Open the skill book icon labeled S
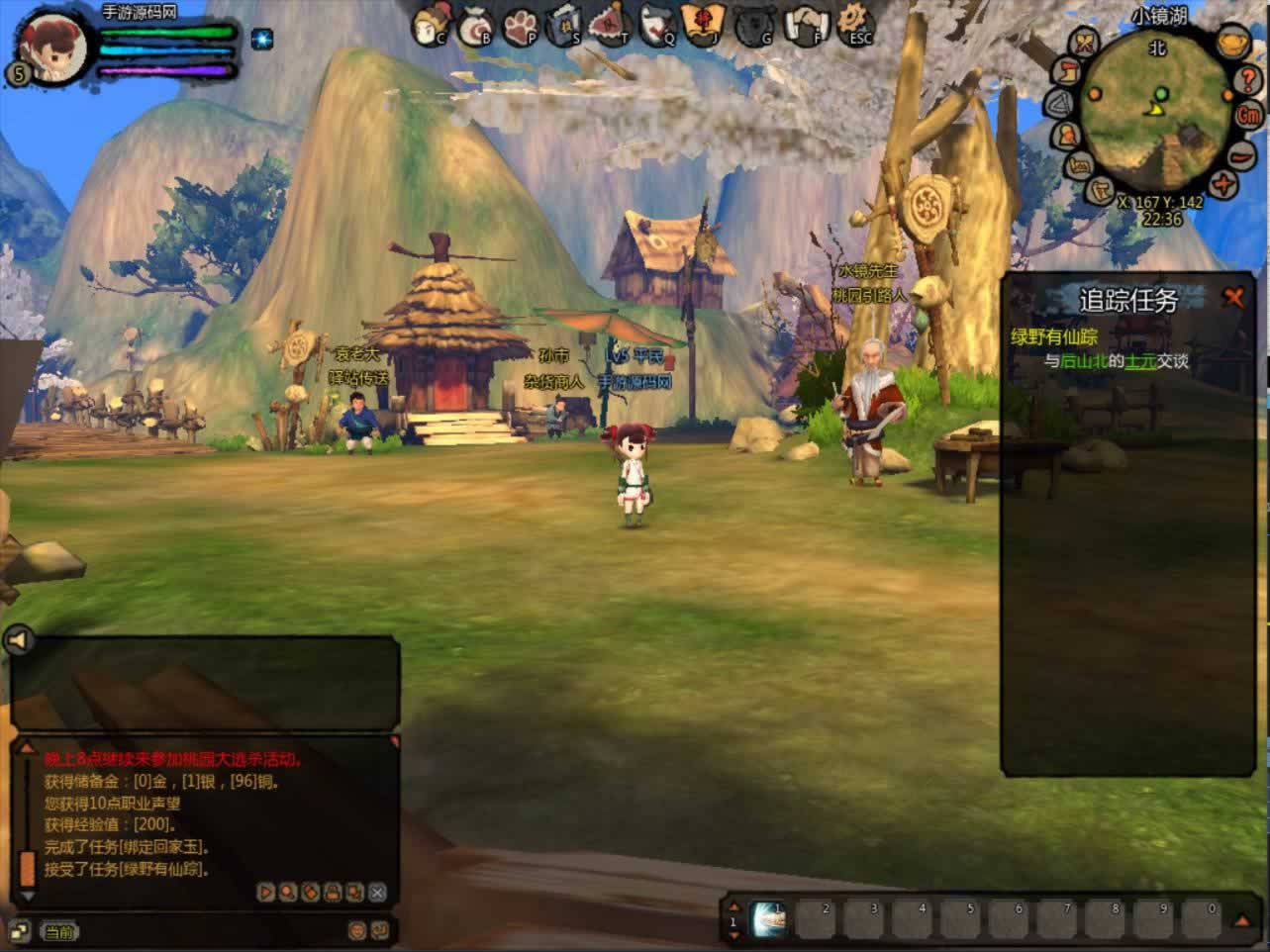 click(x=566, y=25)
